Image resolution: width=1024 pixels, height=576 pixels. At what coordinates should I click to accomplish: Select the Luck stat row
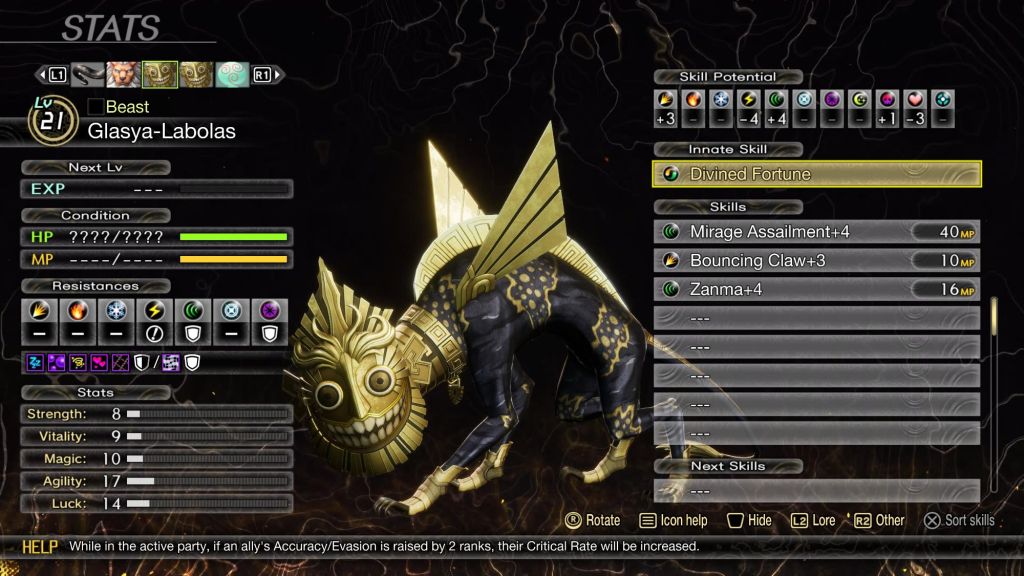coord(157,504)
